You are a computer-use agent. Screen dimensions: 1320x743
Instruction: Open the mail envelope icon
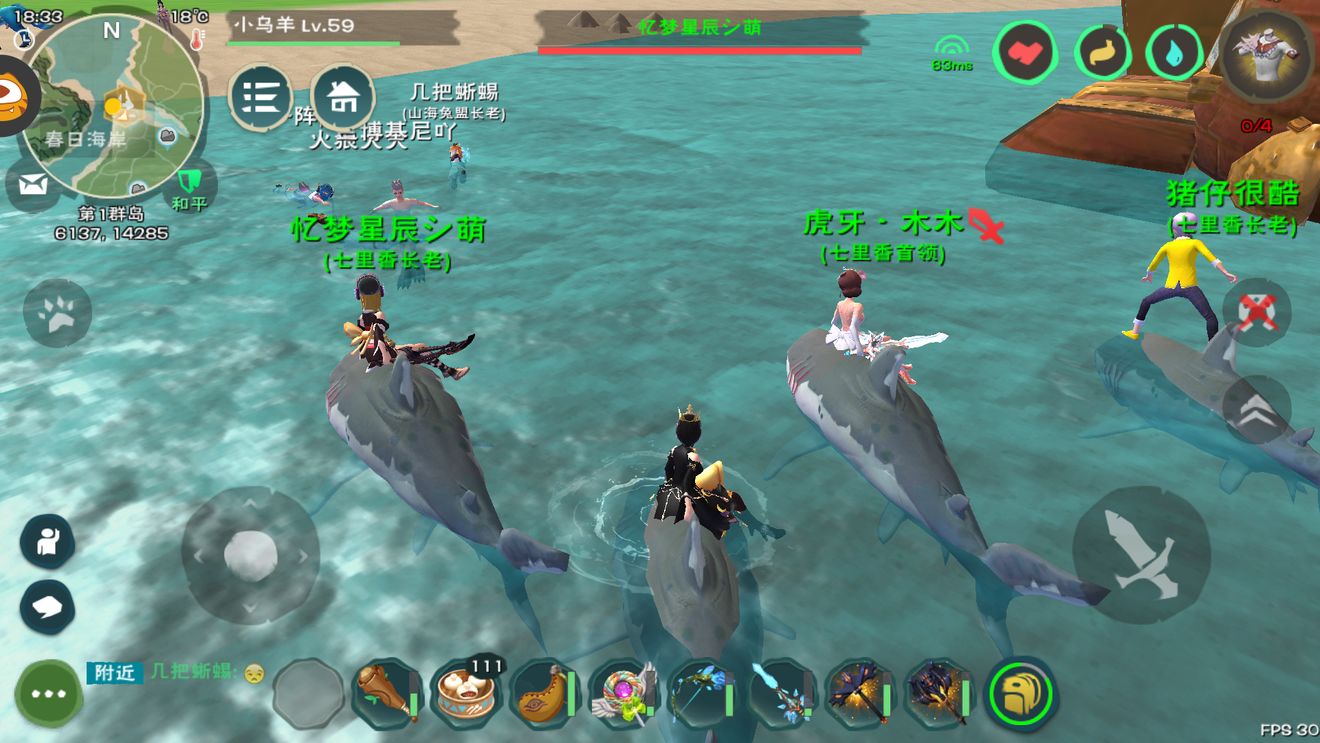33,185
